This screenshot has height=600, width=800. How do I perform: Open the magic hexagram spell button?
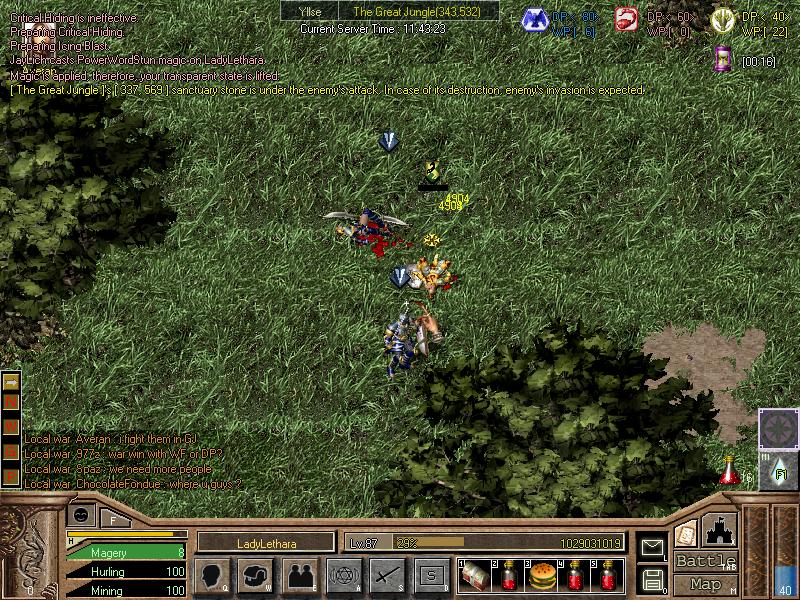tap(343, 575)
